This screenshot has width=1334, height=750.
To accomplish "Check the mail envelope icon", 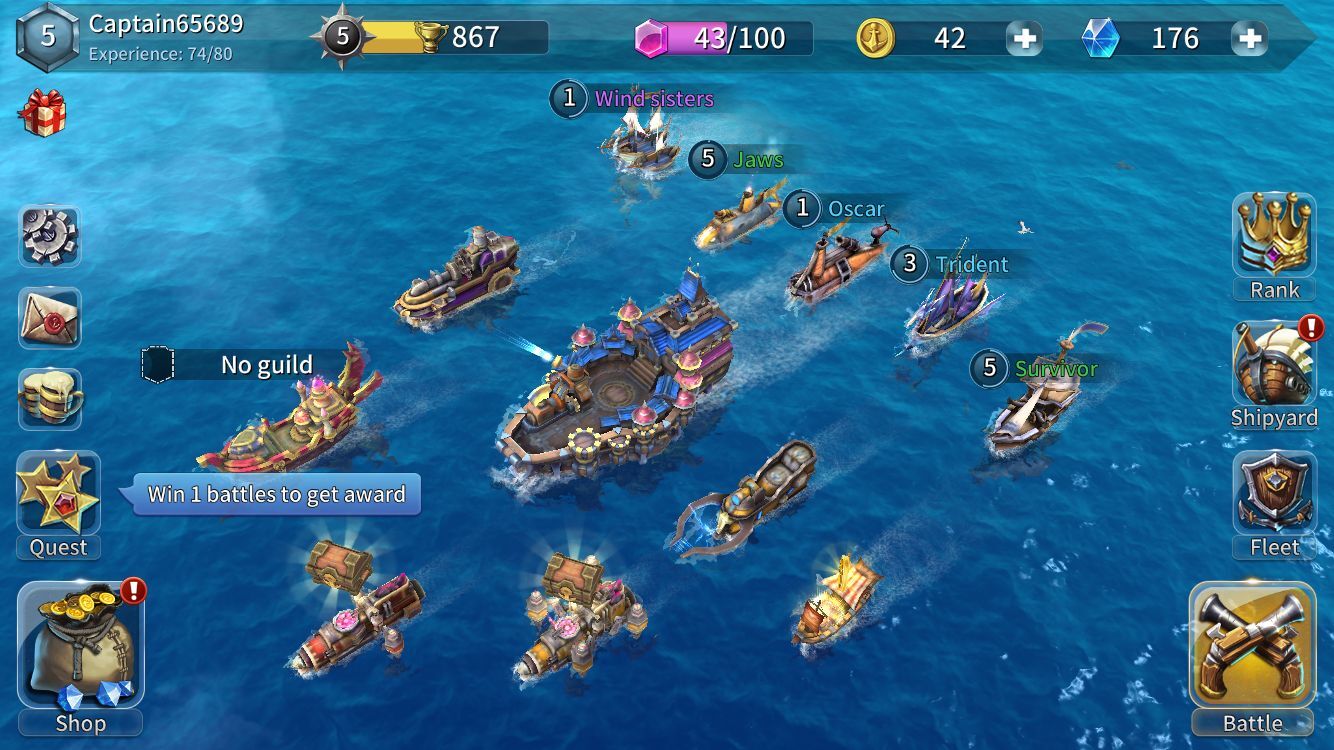I will coord(49,318).
